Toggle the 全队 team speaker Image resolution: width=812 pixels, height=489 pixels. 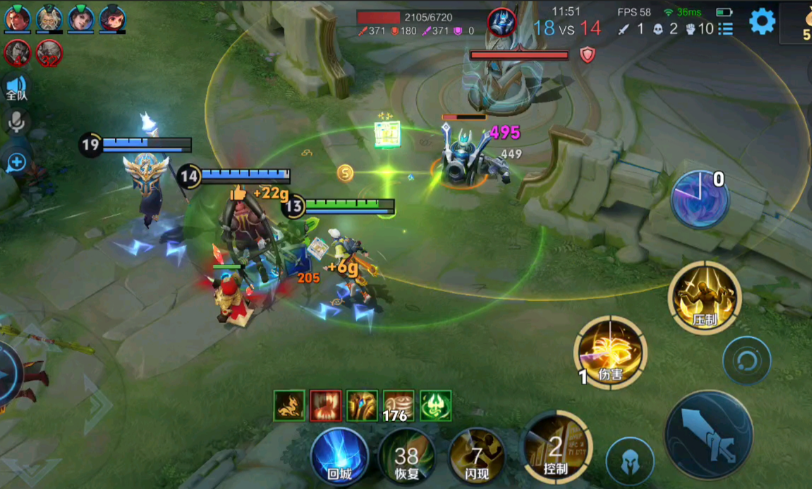(x=16, y=86)
